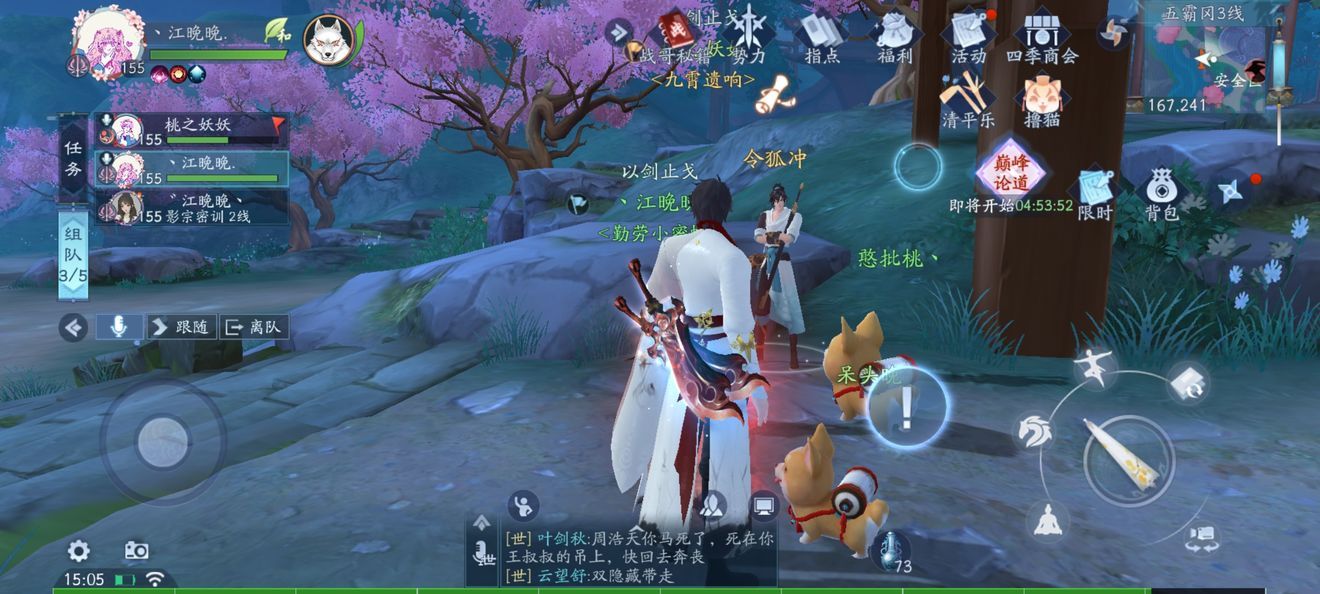Click the 跟随 follow button

182,327
